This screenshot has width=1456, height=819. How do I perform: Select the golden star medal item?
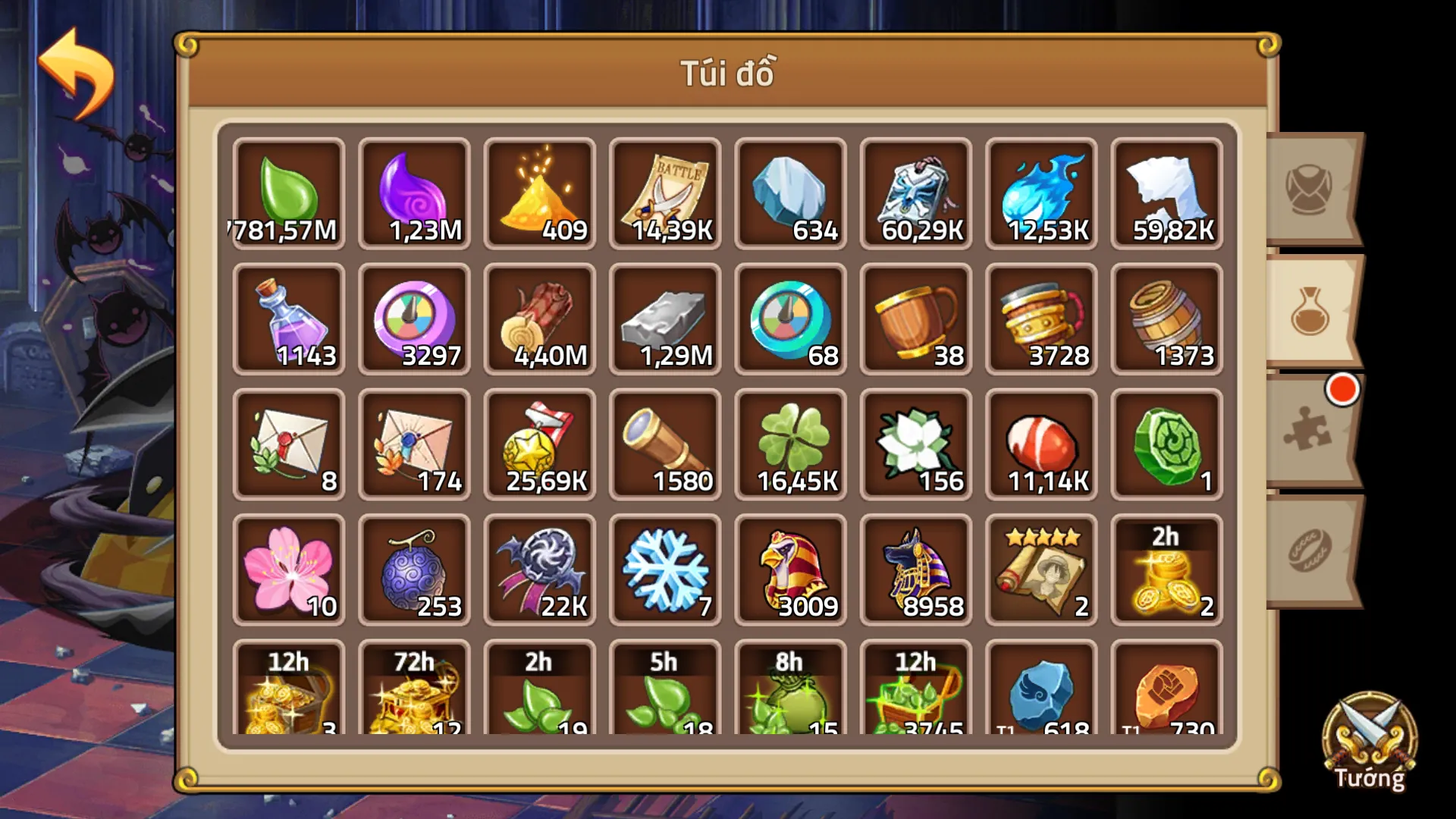tap(539, 444)
